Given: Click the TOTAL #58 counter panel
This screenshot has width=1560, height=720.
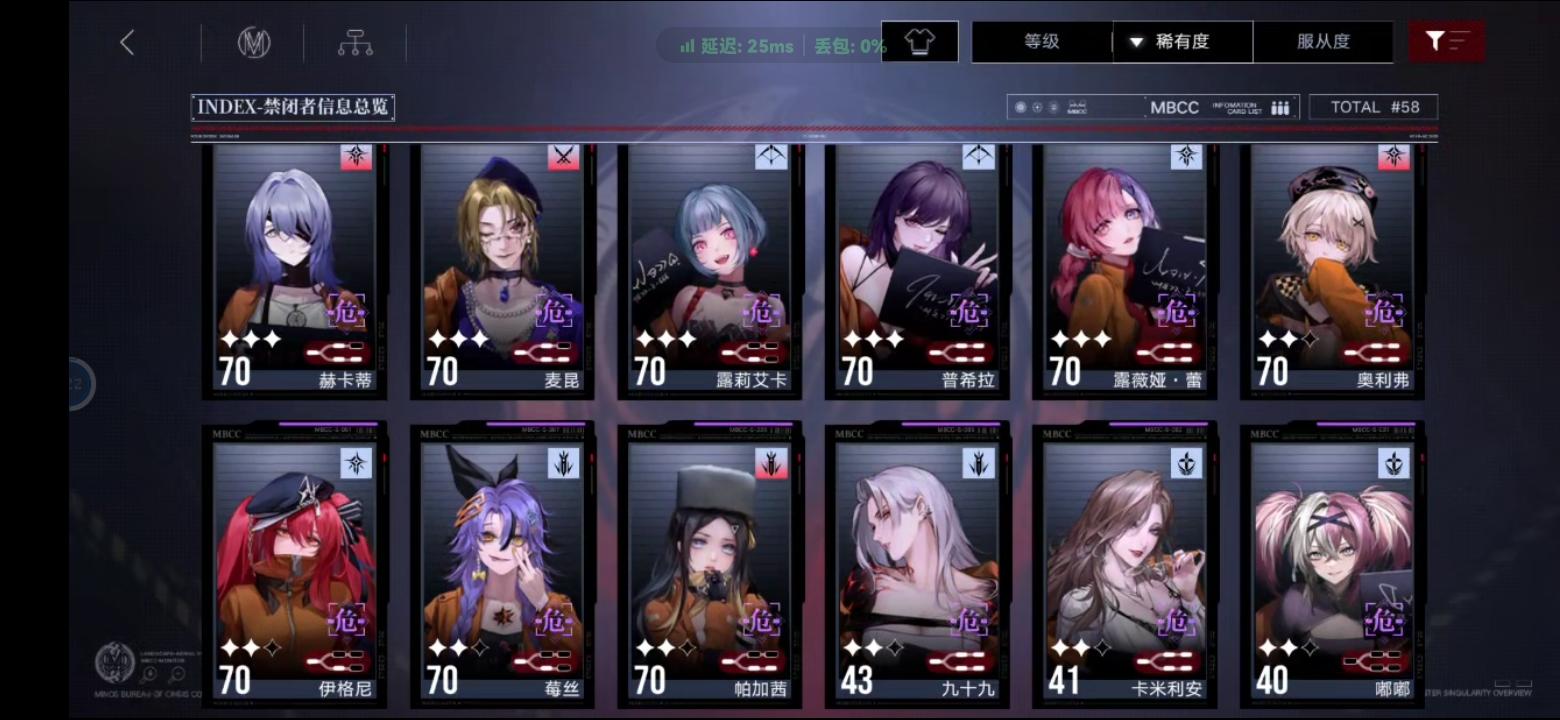Looking at the screenshot, I should pos(1373,105).
